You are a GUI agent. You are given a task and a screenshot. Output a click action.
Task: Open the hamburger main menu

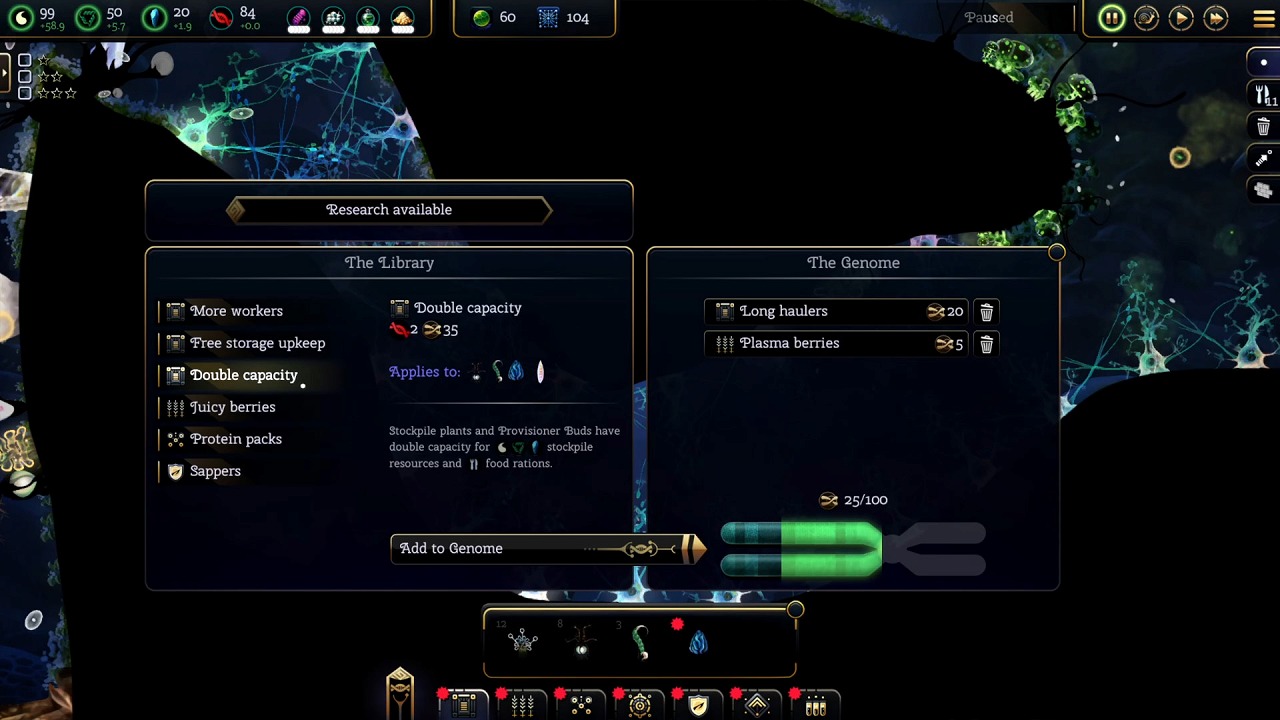[x=1264, y=18]
